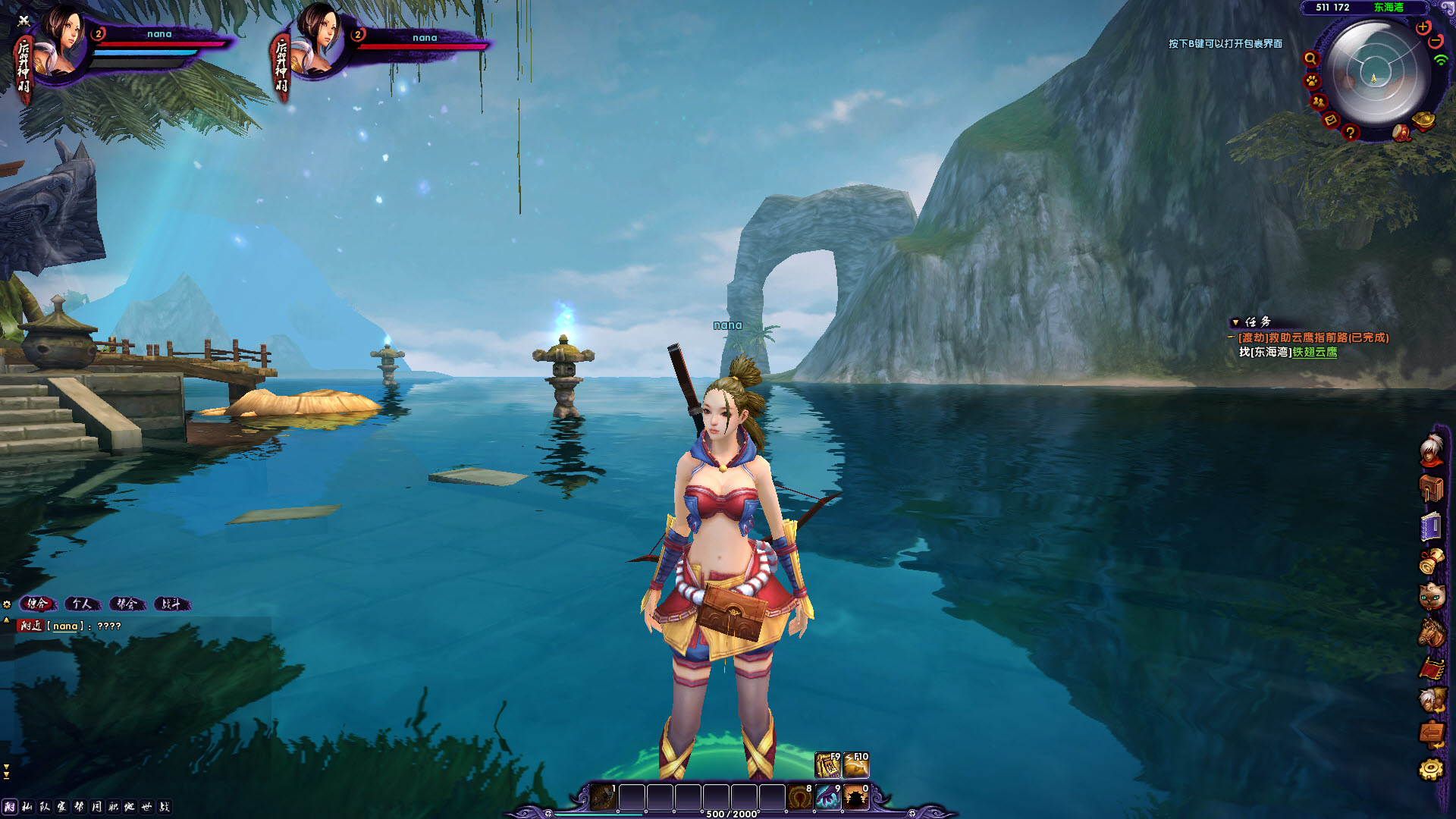
Task: Click the gold ingot shop icon
Action: (x=1424, y=121)
